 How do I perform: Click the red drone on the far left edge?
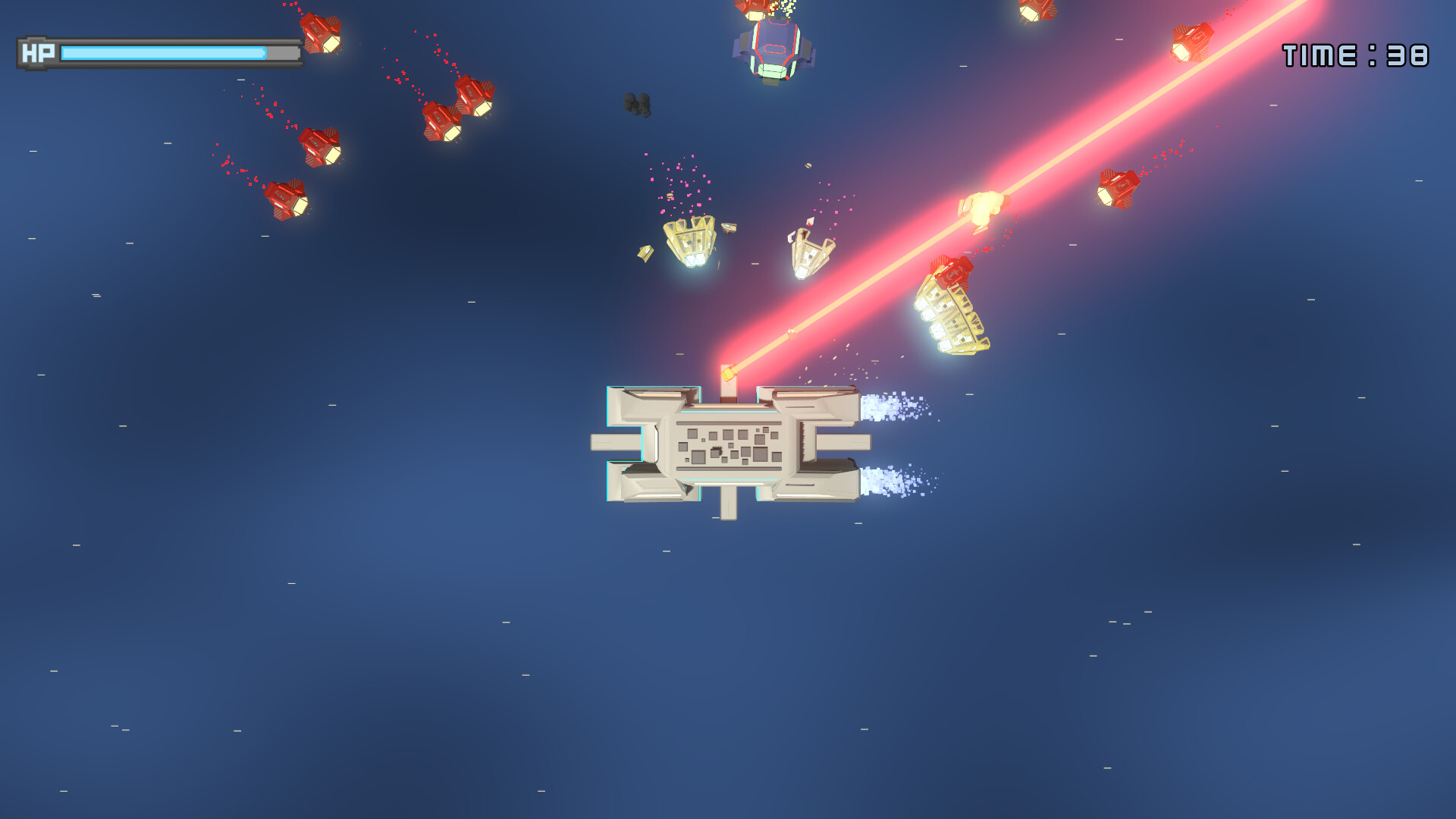288,197
